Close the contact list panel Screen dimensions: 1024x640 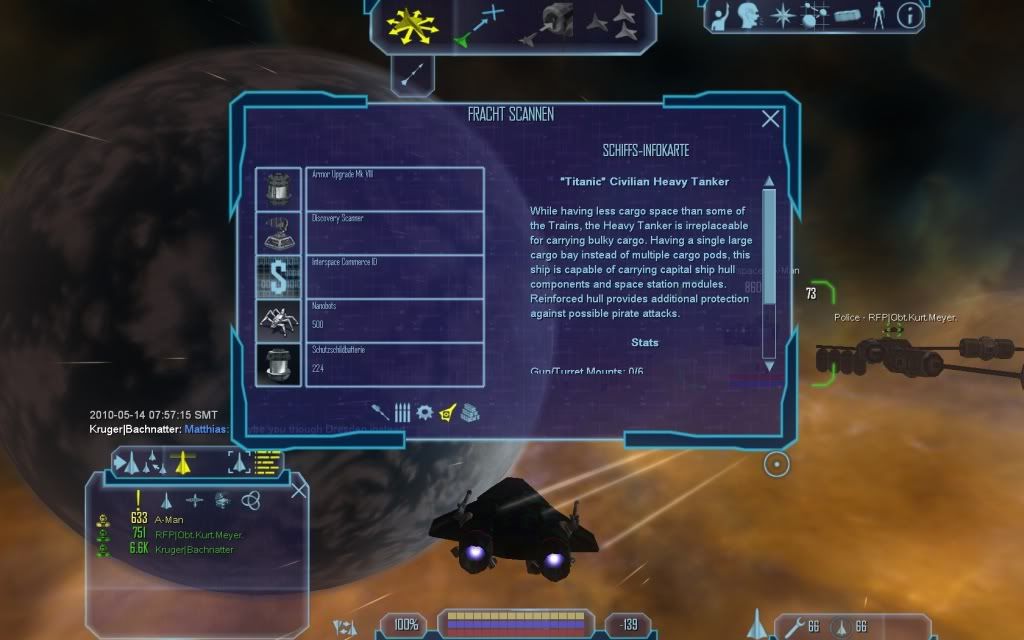(298, 490)
